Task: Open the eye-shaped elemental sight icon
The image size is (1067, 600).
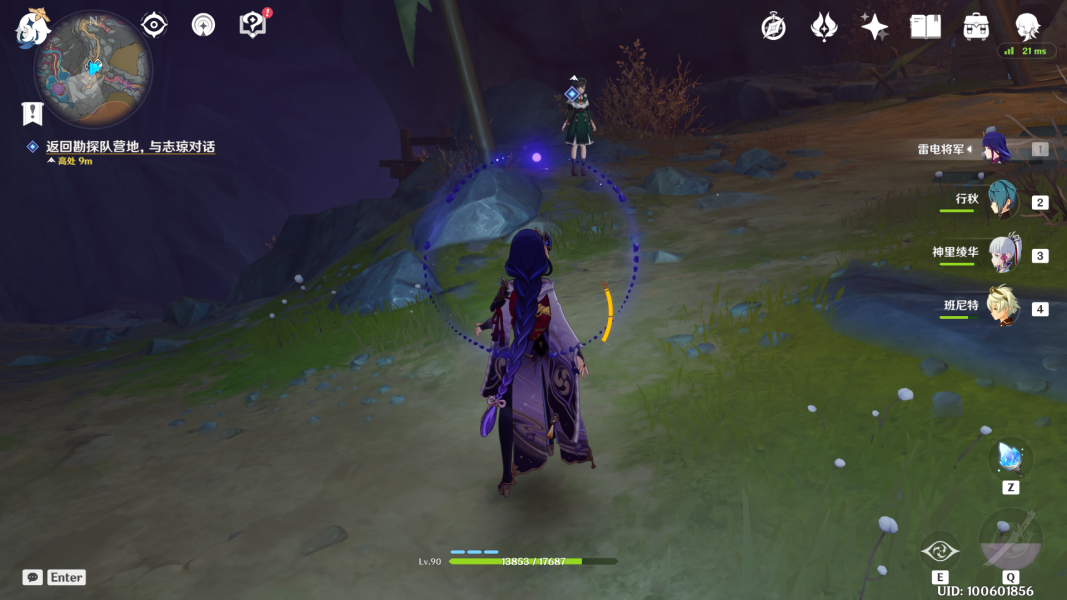Action: click(x=154, y=25)
